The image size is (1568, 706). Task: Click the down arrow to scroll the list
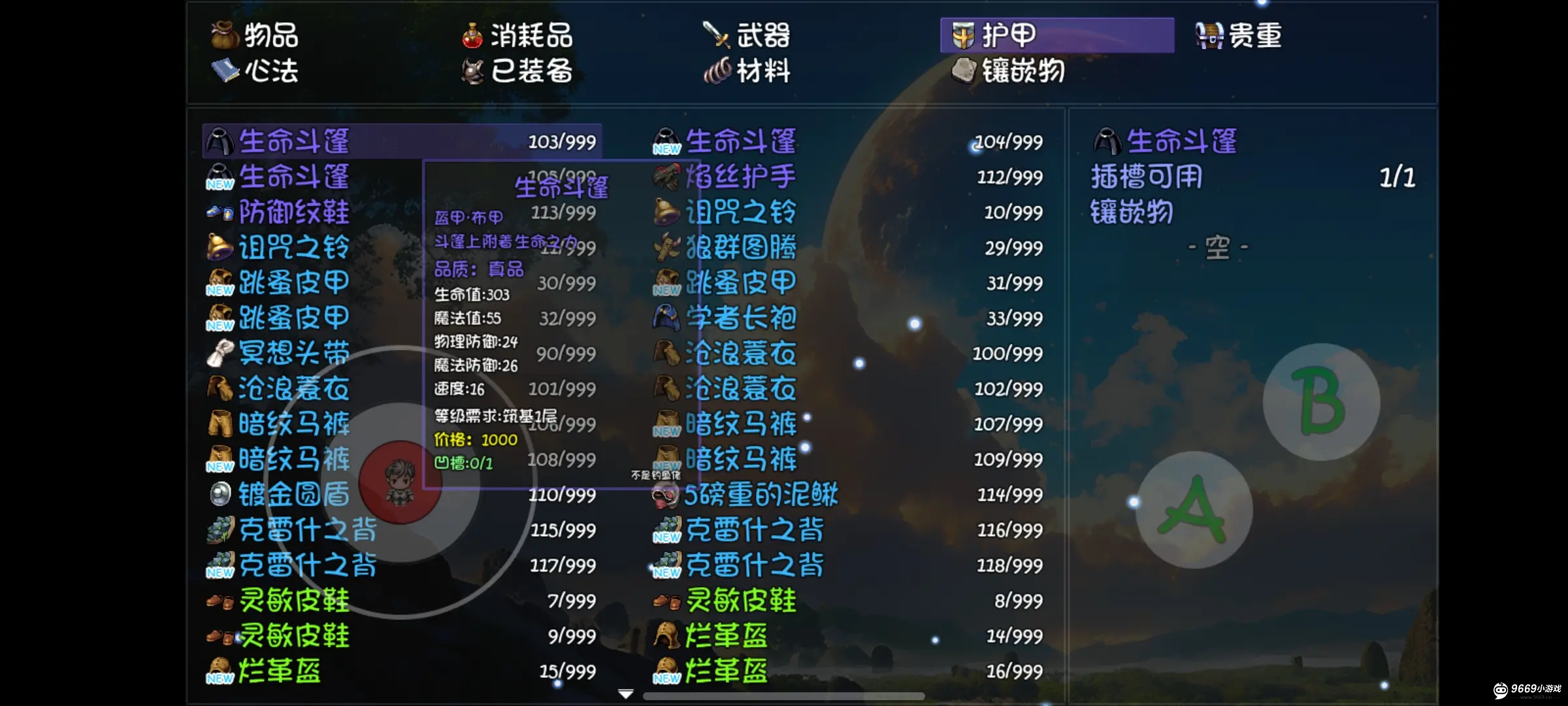[x=626, y=694]
